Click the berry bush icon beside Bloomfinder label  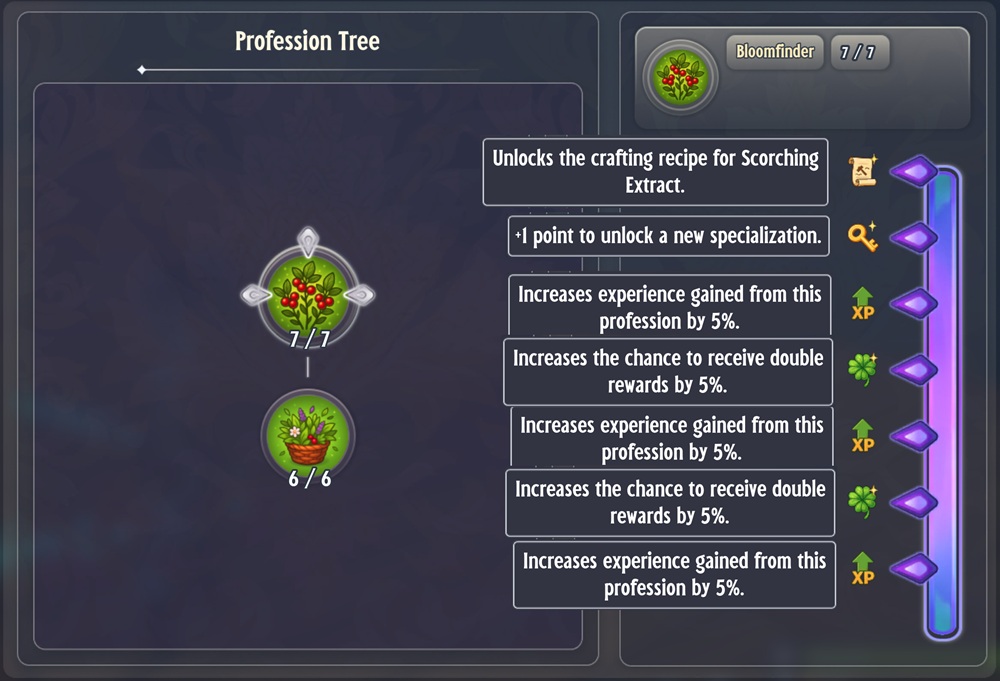click(x=680, y=77)
